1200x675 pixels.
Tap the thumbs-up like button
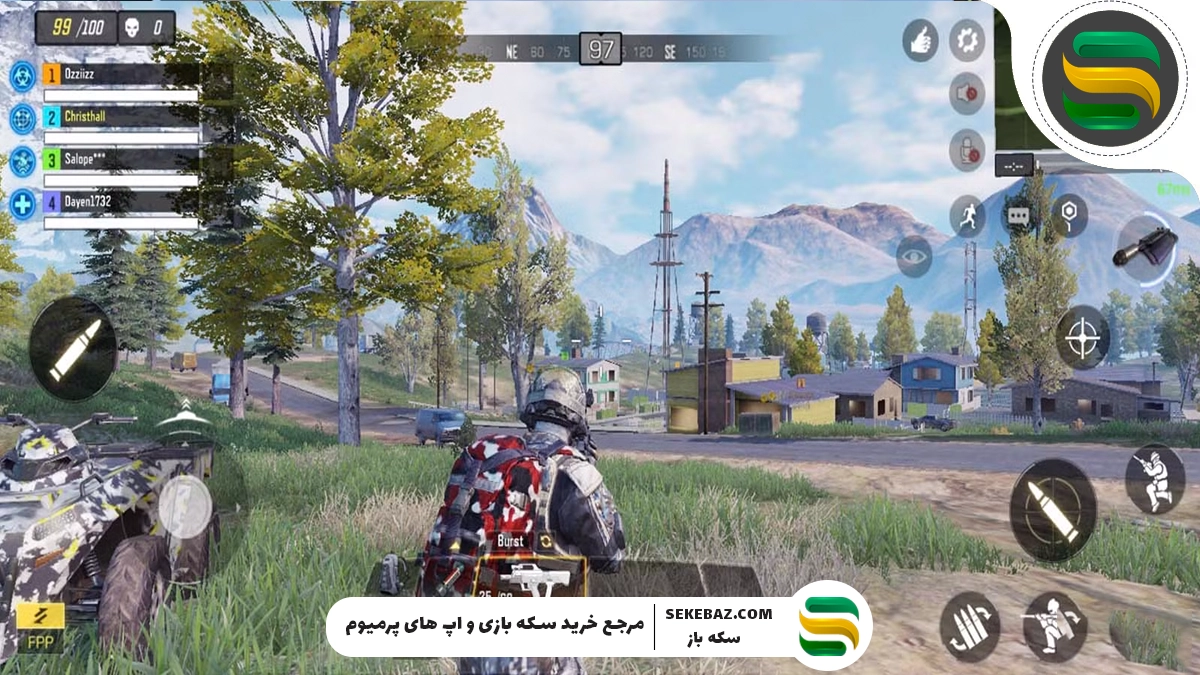coord(920,41)
